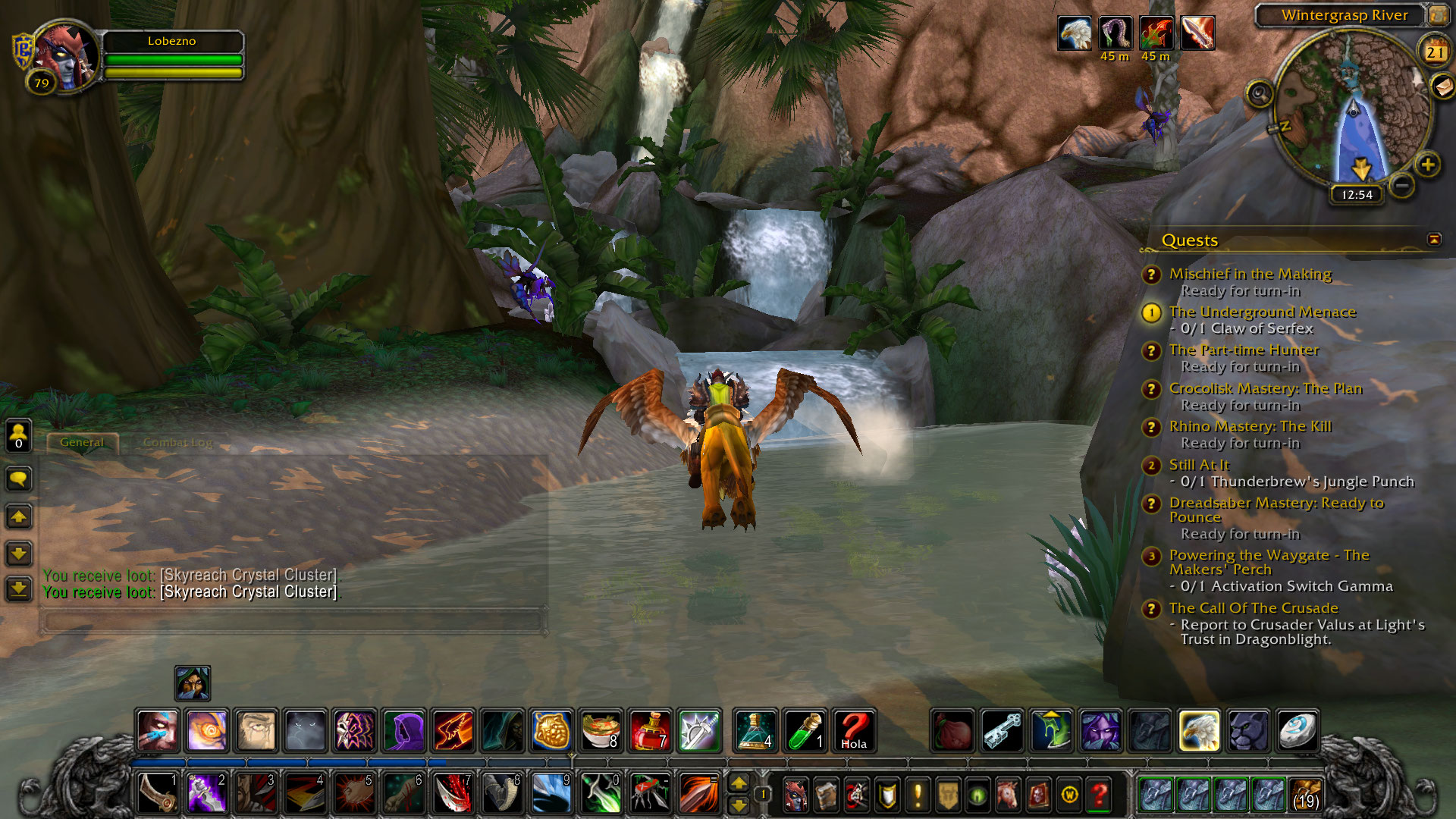Open The Underground Menace quest entry

pyautogui.click(x=1262, y=312)
